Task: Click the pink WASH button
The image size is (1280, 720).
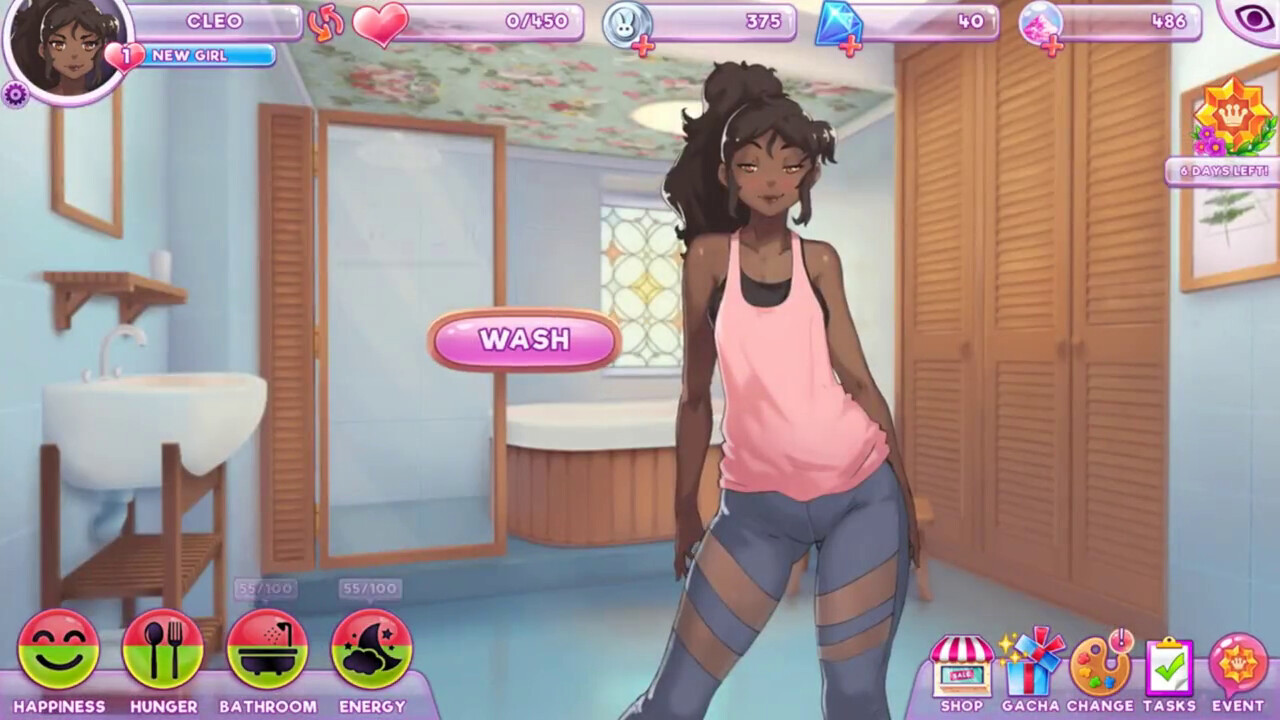Action: [x=525, y=340]
